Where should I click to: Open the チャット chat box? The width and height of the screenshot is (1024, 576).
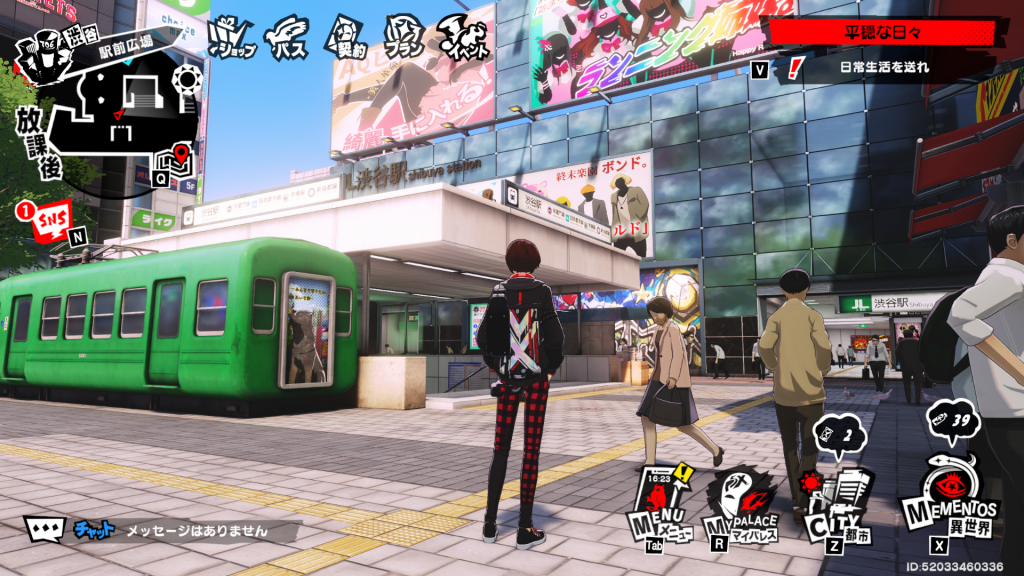coord(160,530)
